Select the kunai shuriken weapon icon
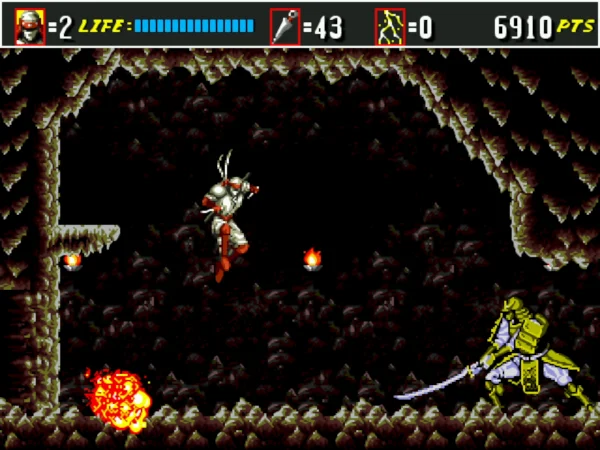 284,26
